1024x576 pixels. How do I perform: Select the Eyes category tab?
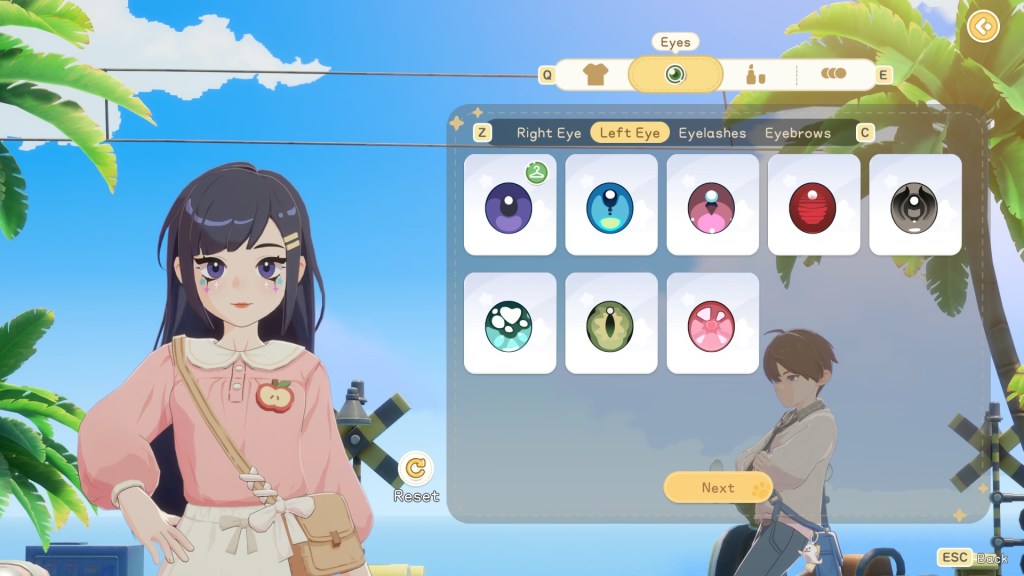pos(675,75)
